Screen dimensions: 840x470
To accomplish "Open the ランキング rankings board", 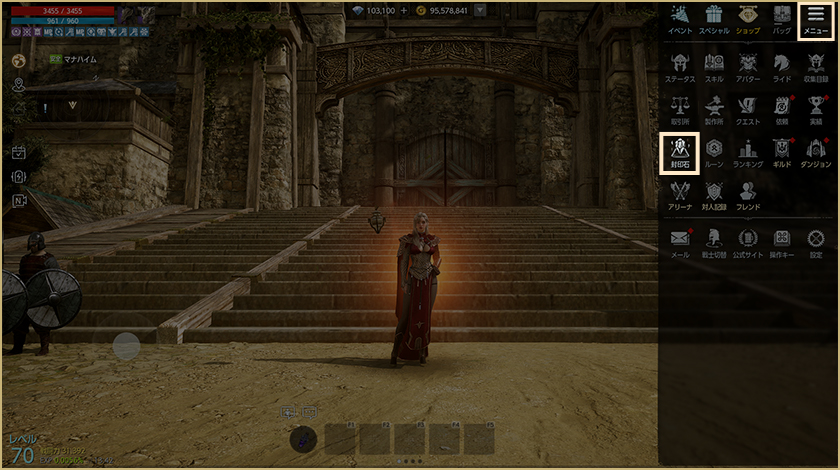I will click(x=748, y=152).
